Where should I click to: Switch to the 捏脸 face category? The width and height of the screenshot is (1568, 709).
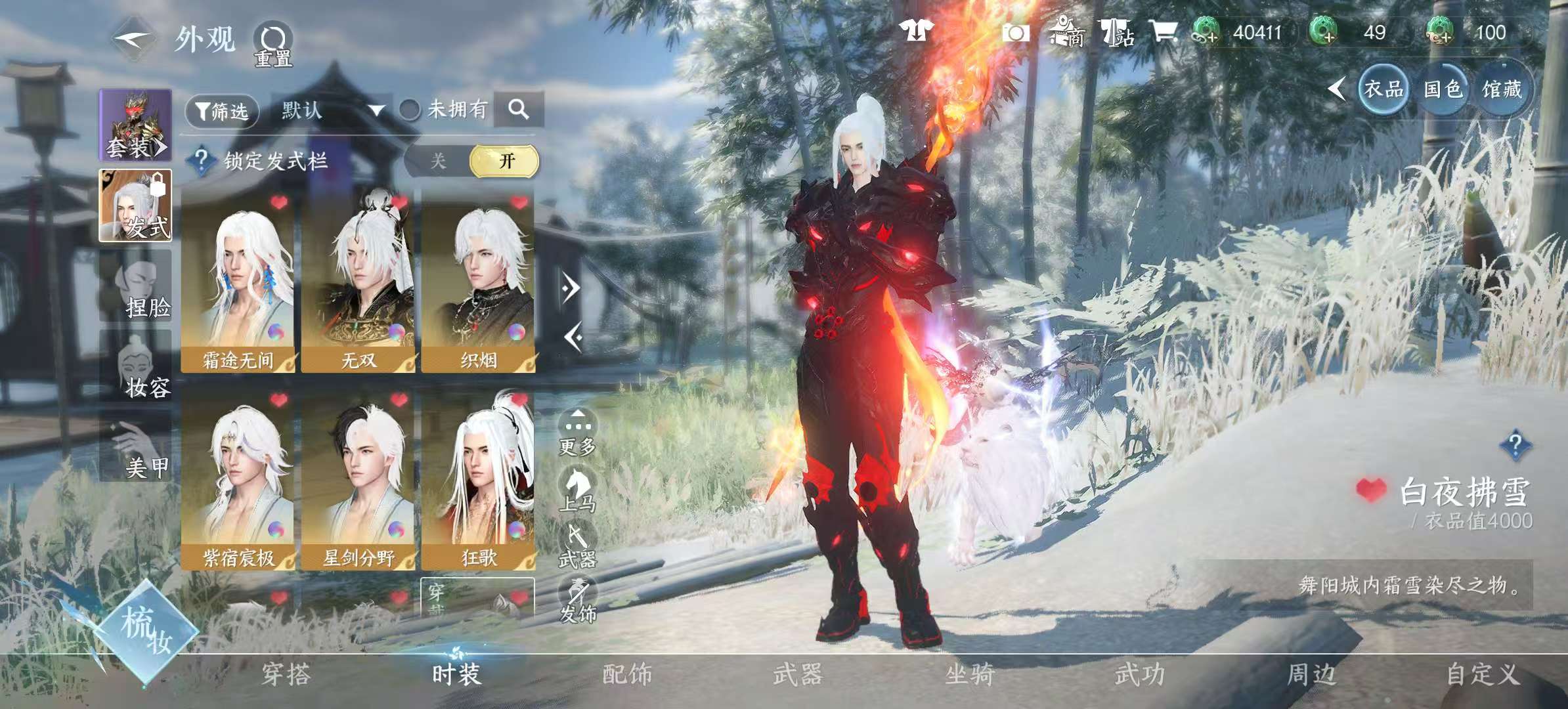point(136,288)
